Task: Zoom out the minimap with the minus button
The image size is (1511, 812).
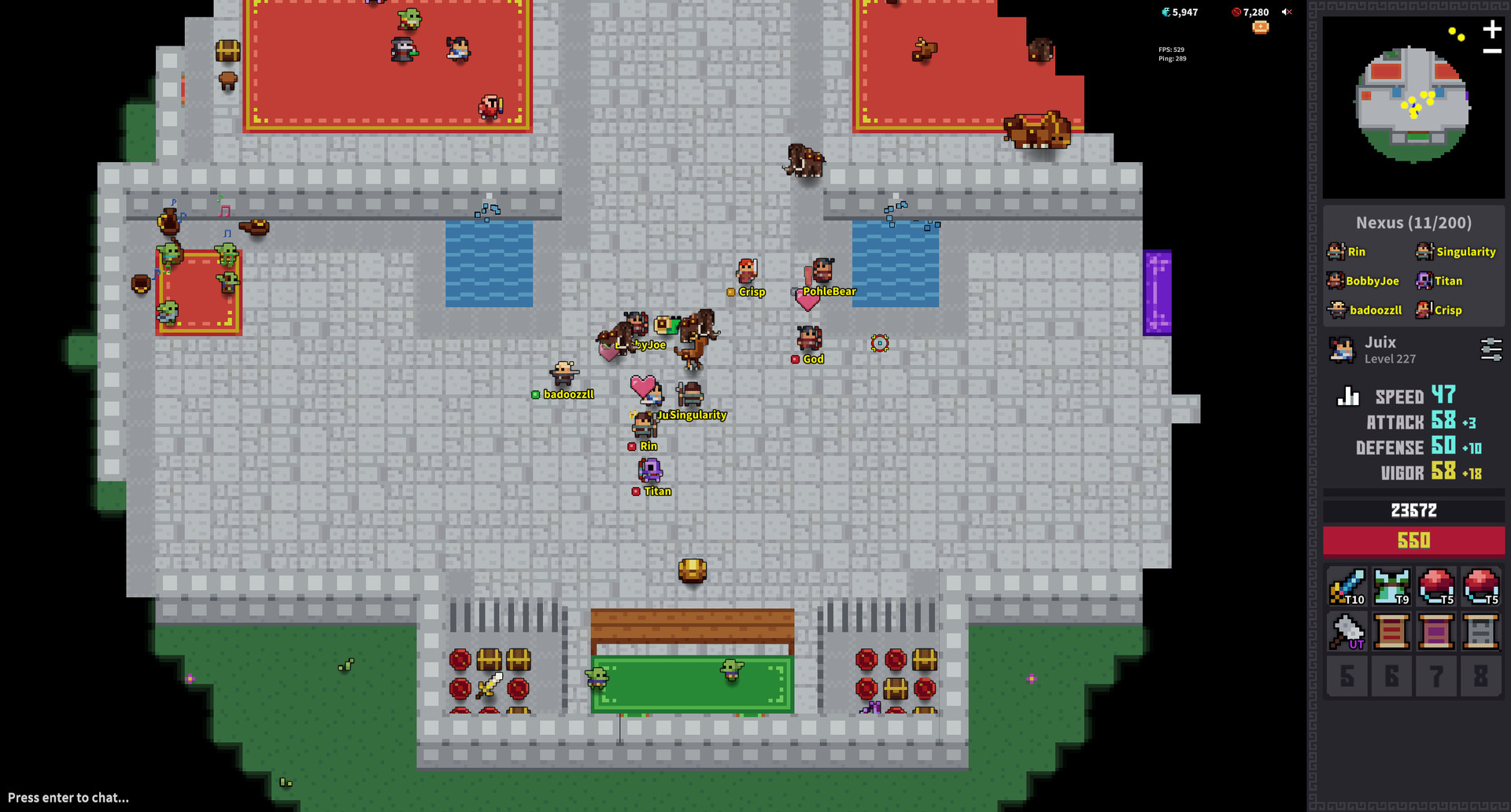Action: point(1492,51)
